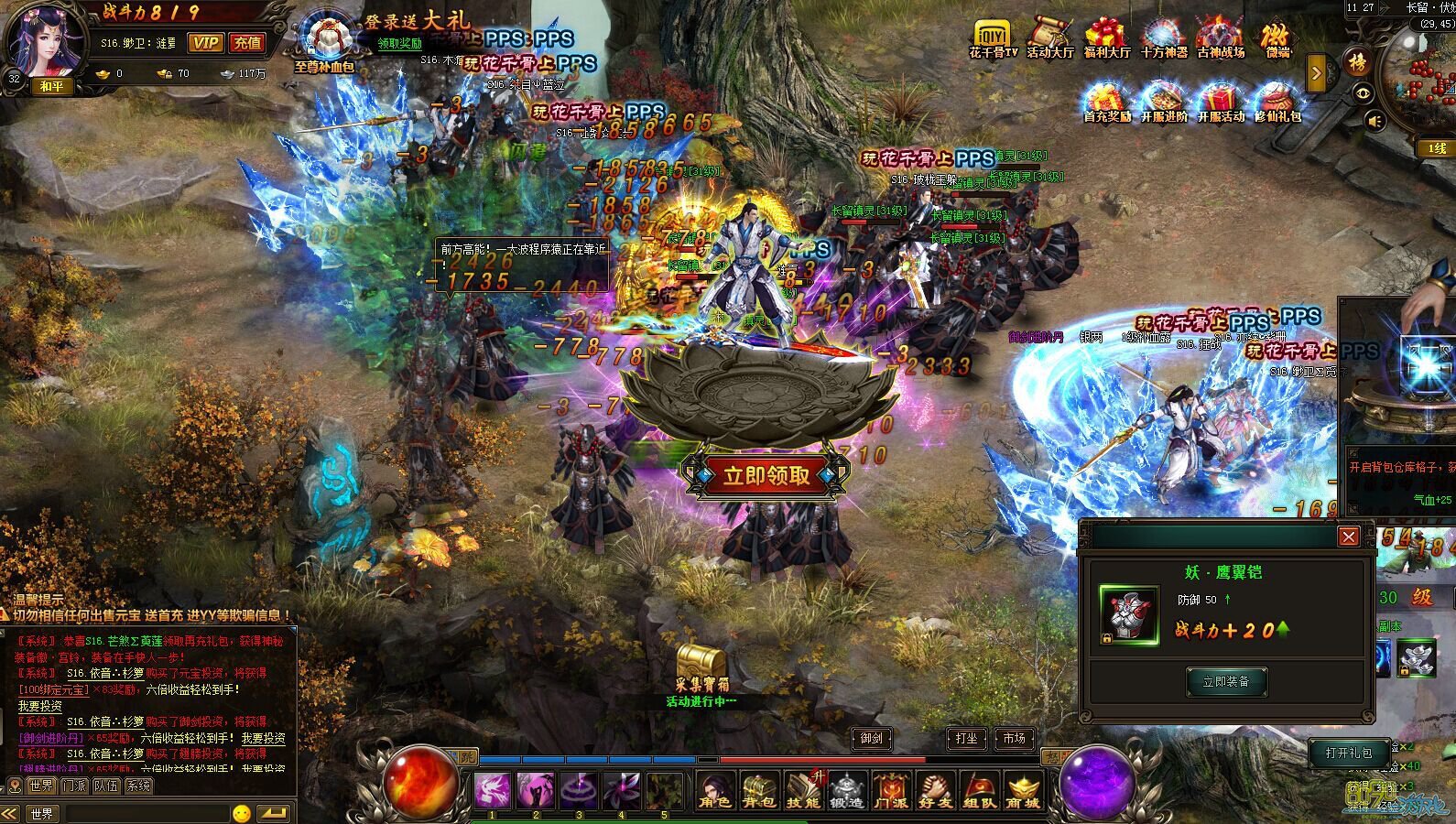Claim the login reward via 领取奖励

point(400,43)
